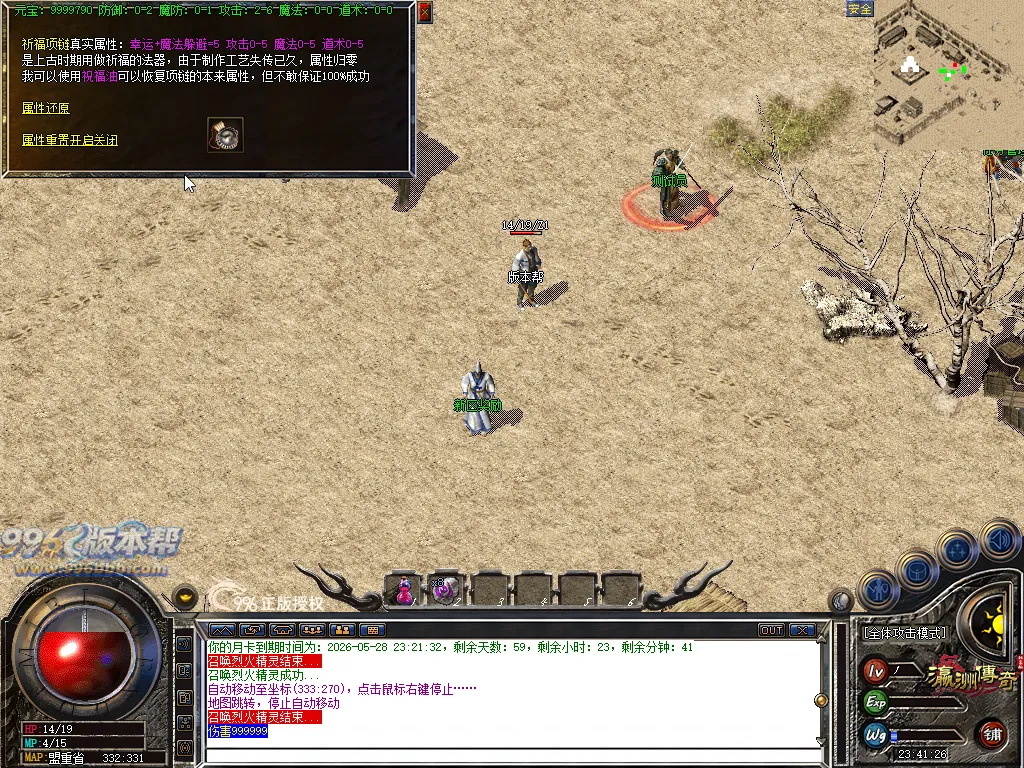
Task: Click the gold ingot button
Action: (x=184, y=598)
